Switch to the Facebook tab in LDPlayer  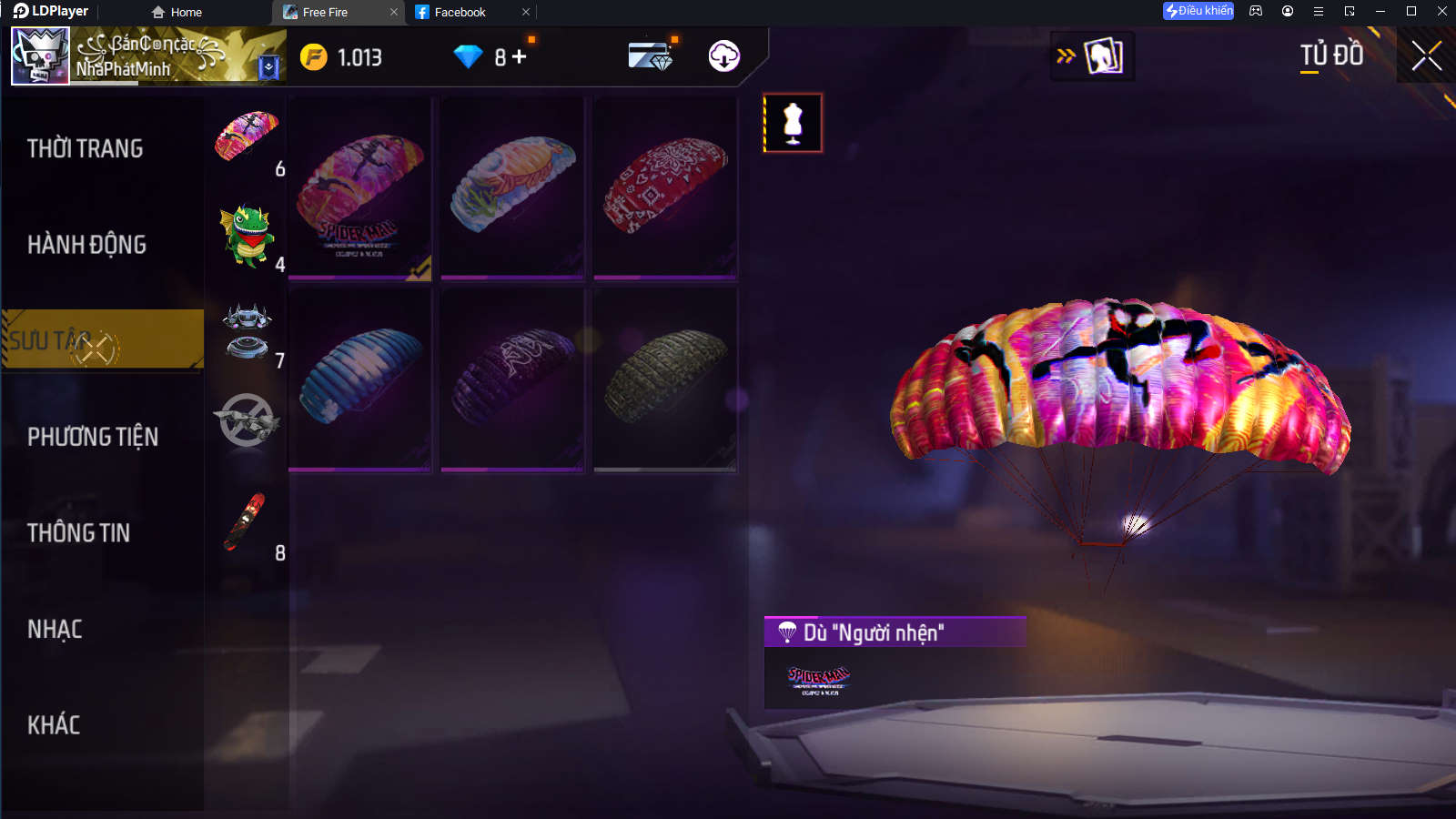pyautogui.click(x=460, y=12)
